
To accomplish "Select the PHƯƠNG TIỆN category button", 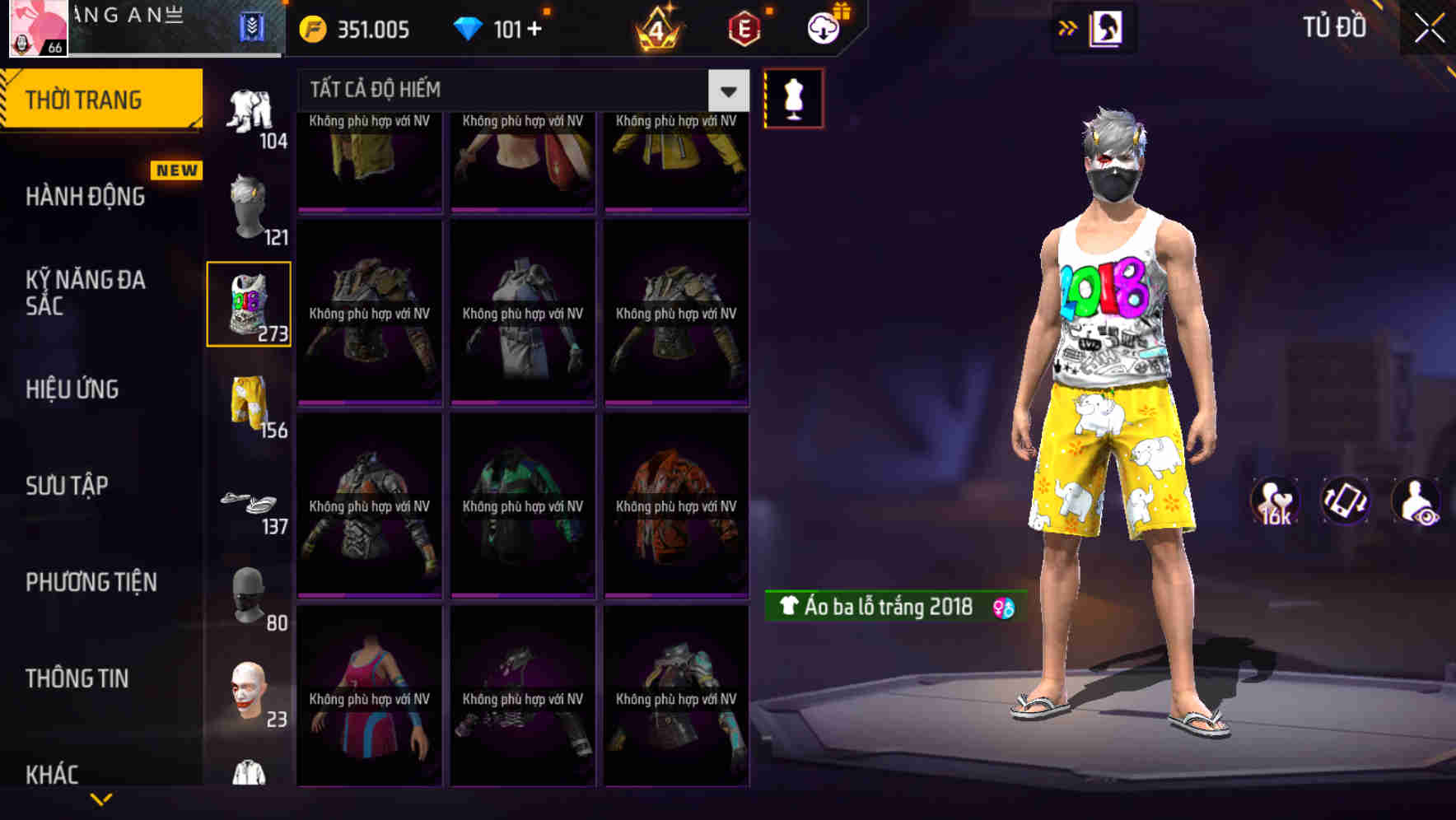I will pyautogui.click(x=91, y=582).
